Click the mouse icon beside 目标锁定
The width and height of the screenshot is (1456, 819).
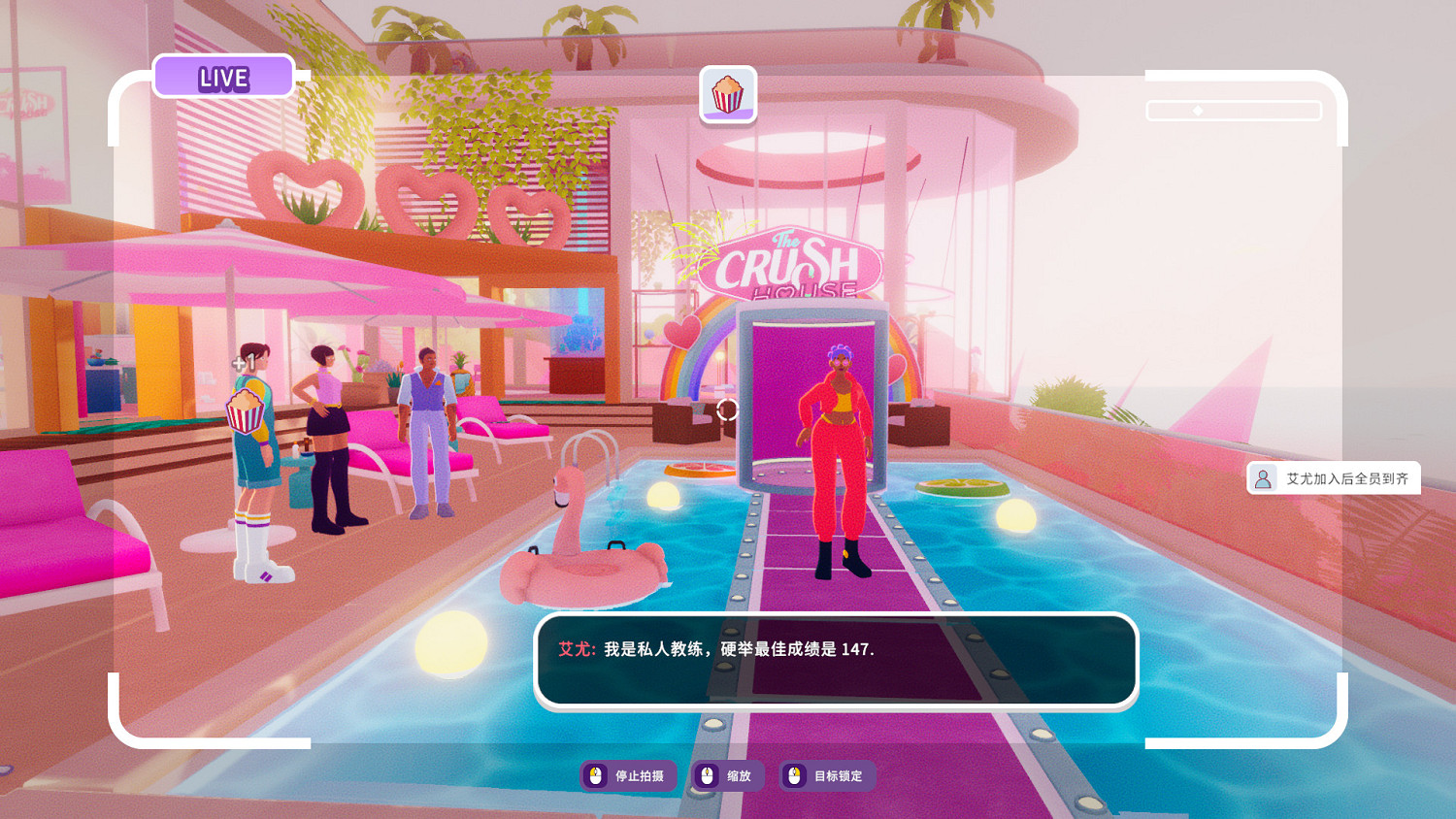[x=796, y=775]
